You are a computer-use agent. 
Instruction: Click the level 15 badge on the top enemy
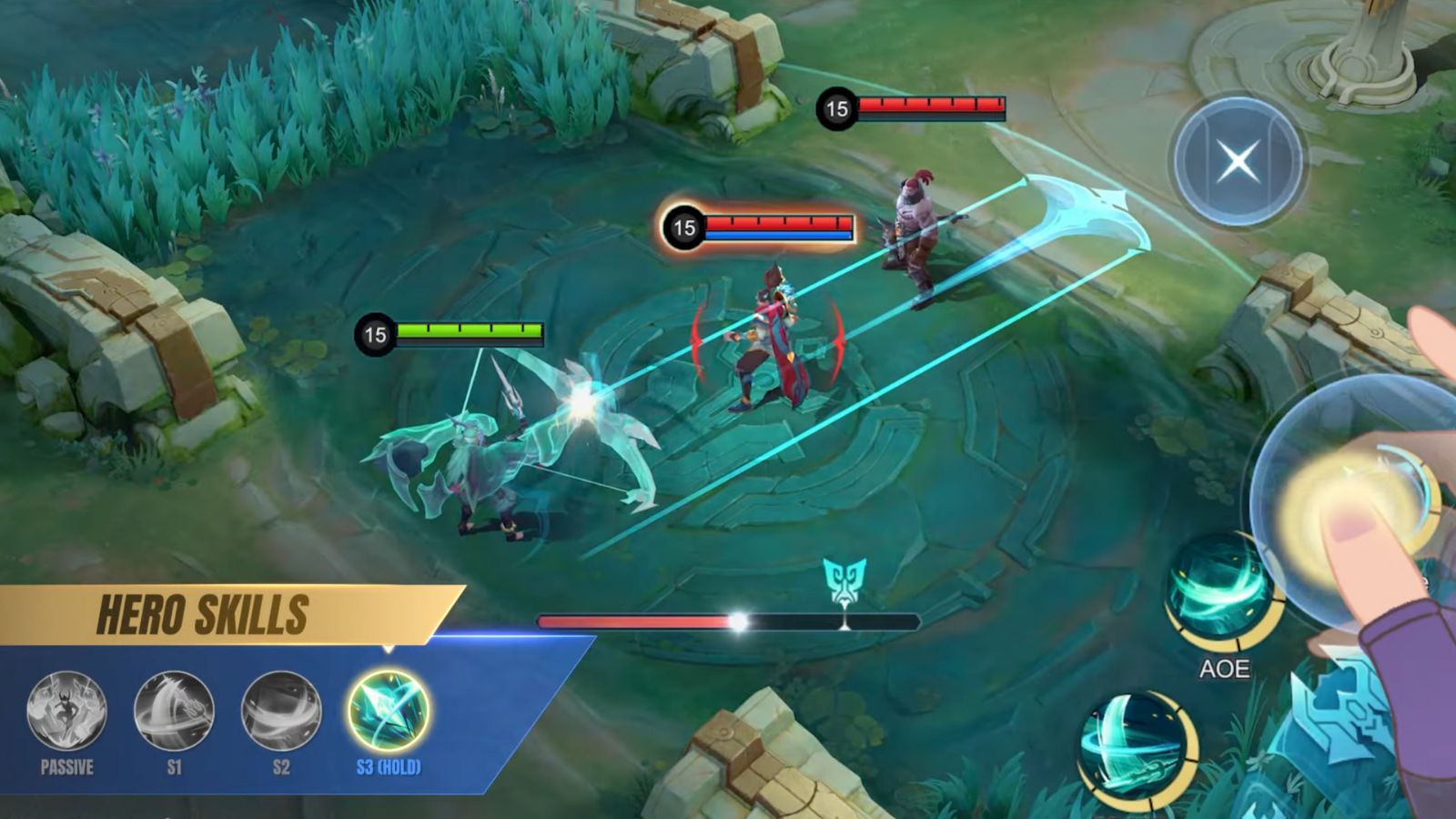coord(835,106)
